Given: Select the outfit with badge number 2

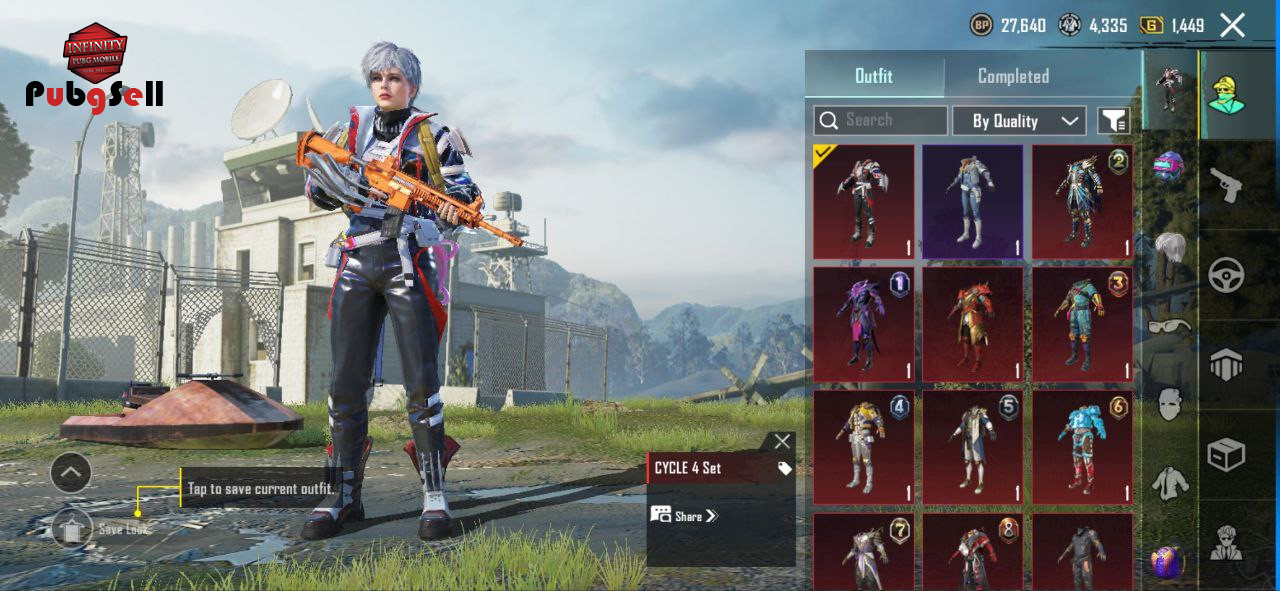Looking at the screenshot, I should (1082, 202).
